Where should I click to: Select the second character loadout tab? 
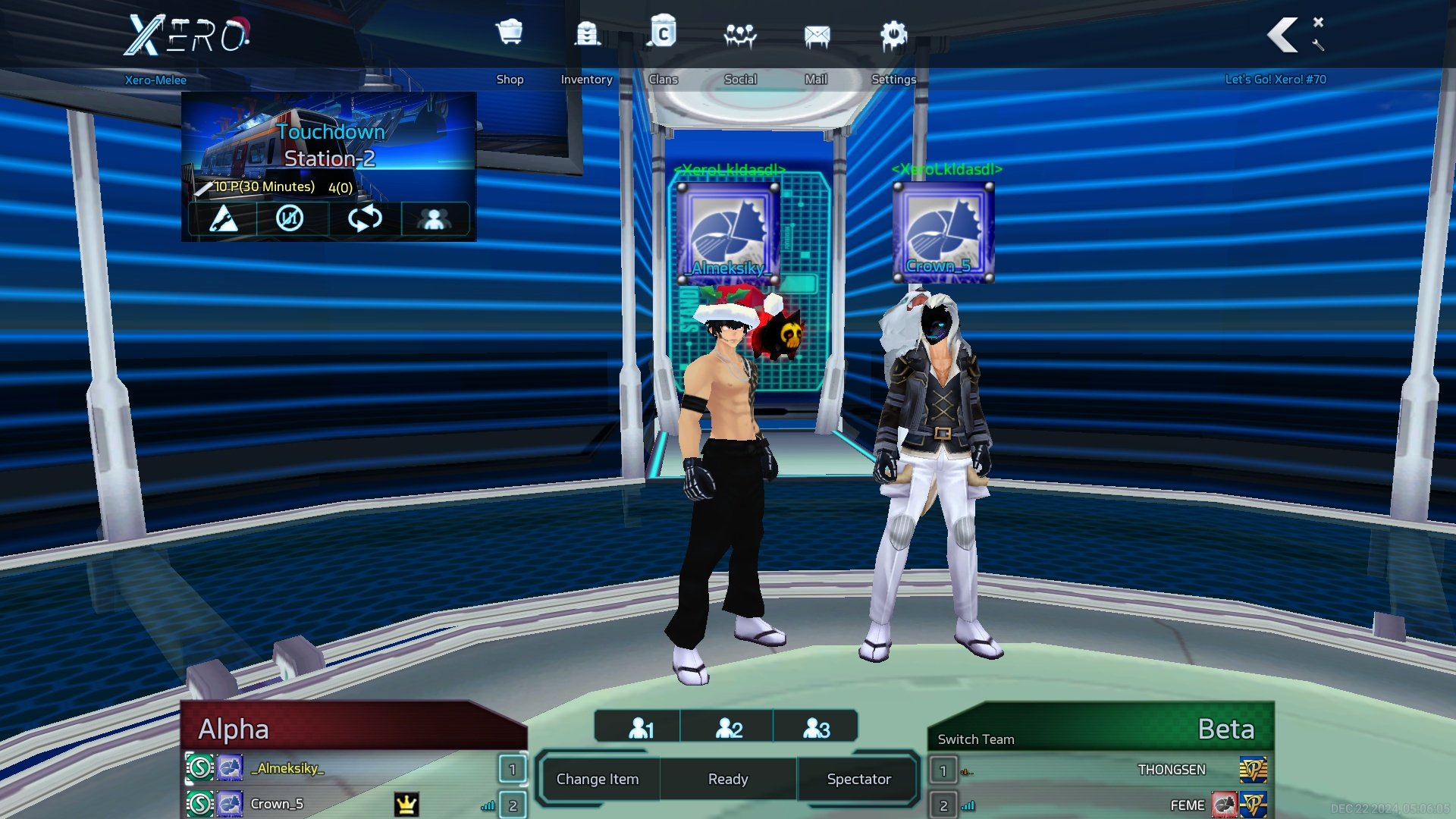point(729,728)
